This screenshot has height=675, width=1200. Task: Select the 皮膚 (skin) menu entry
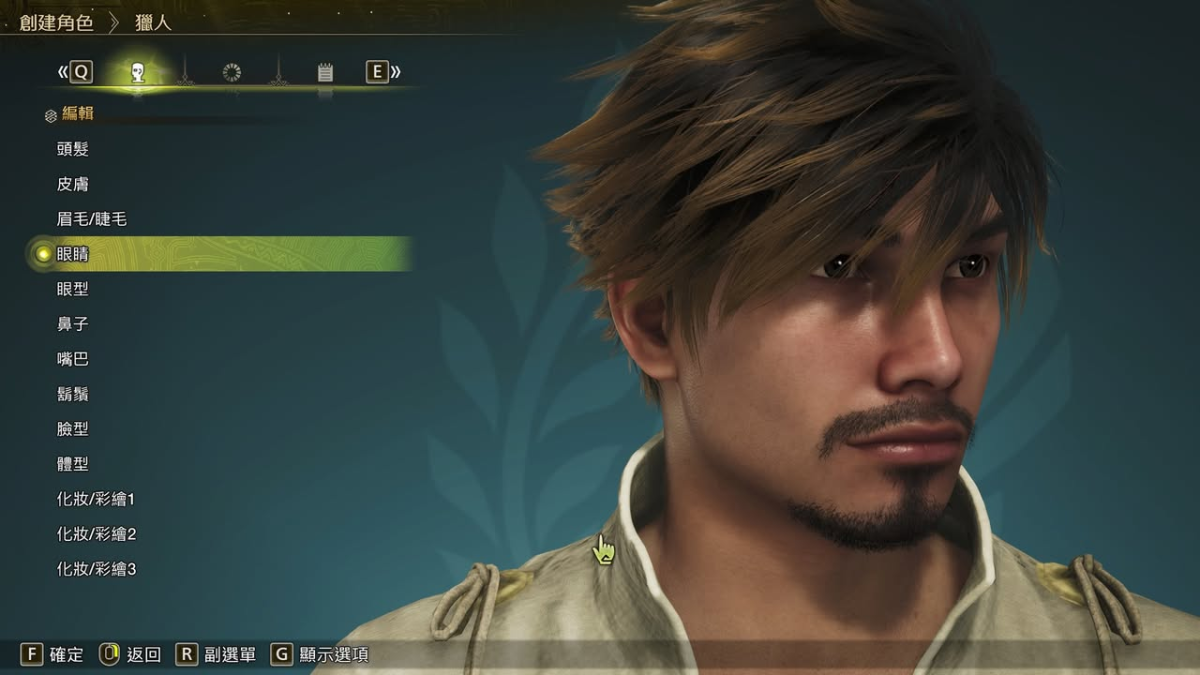(73, 184)
